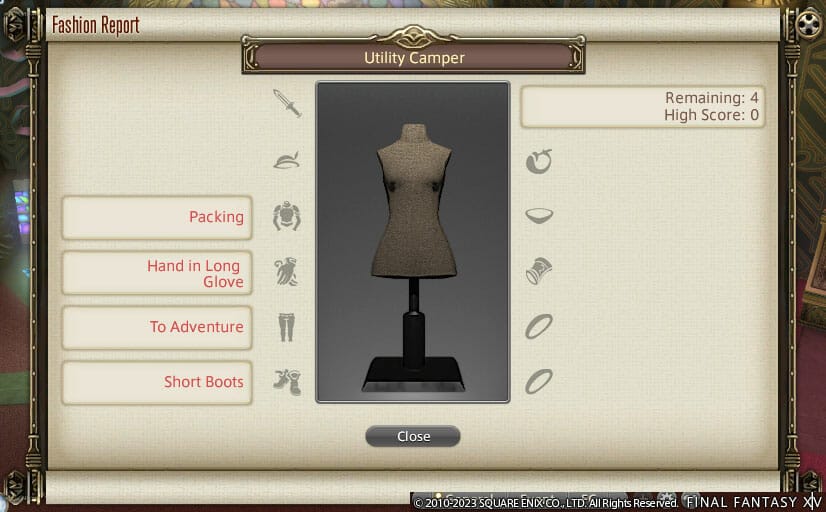Pick the leg trousers slot icon
Viewport: 826px width, 512px height.
pos(287,327)
